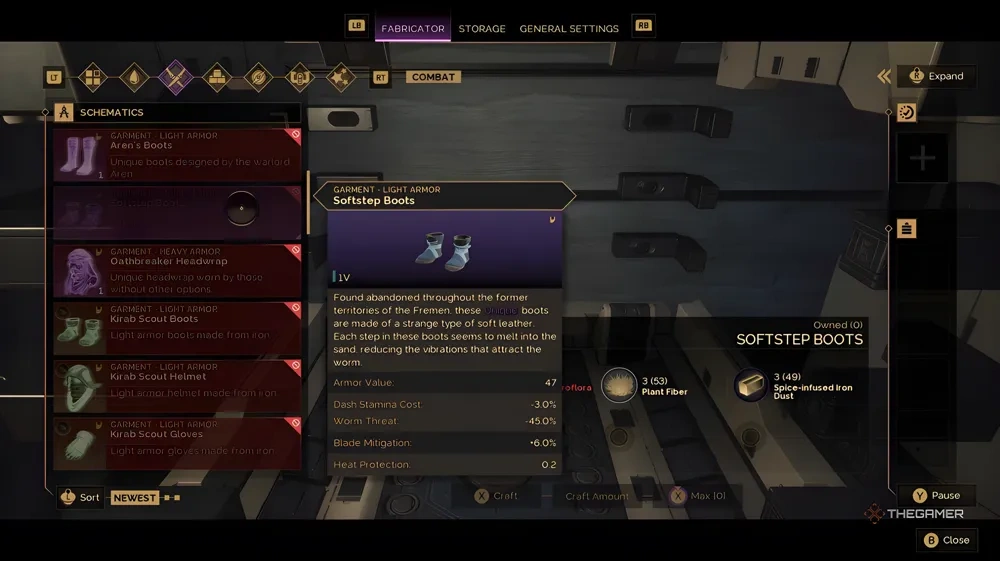
Task: Craft the Softstep Boots
Action: (496, 496)
